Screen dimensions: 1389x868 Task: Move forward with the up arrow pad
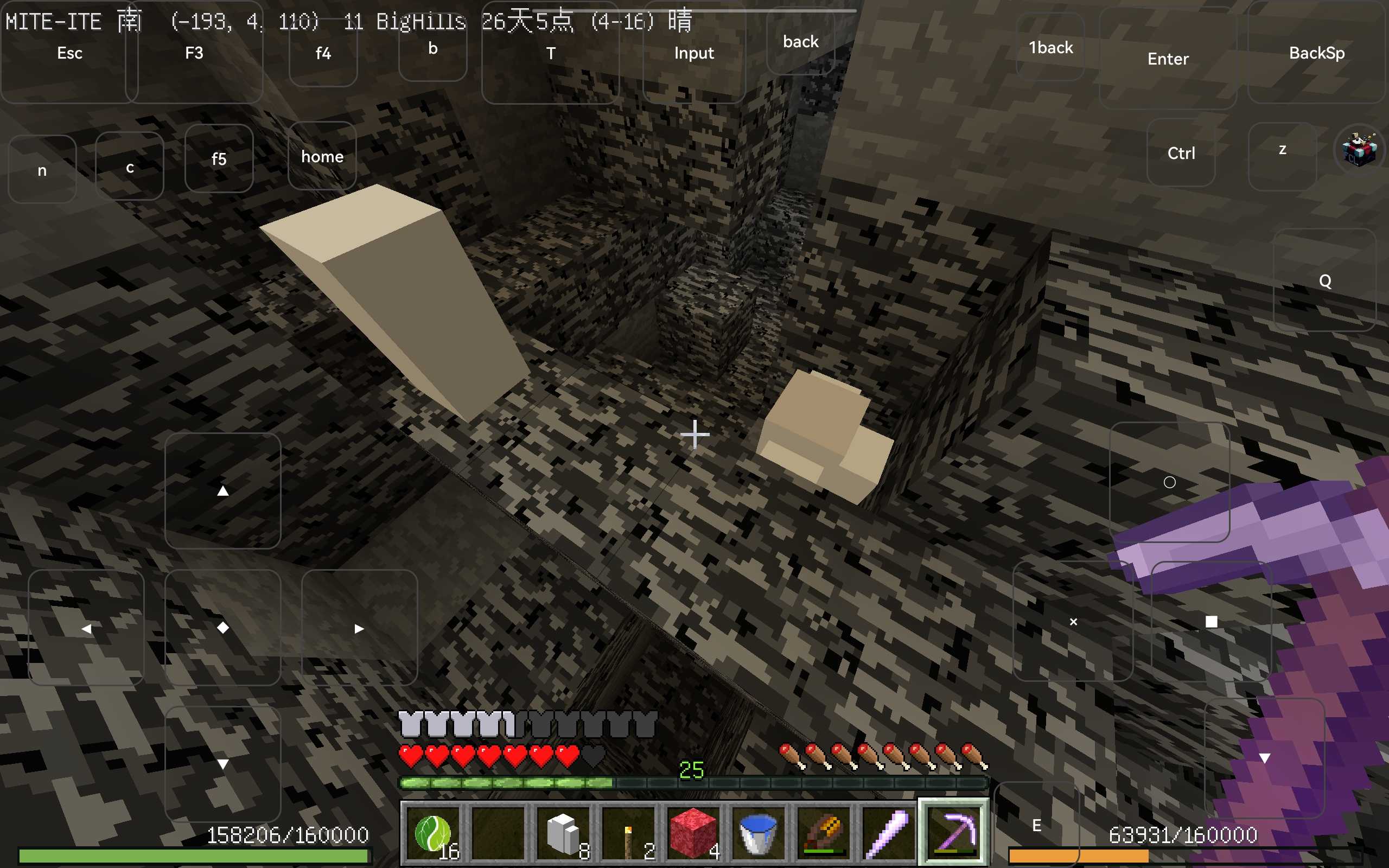pyautogui.click(x=222, y=491)
